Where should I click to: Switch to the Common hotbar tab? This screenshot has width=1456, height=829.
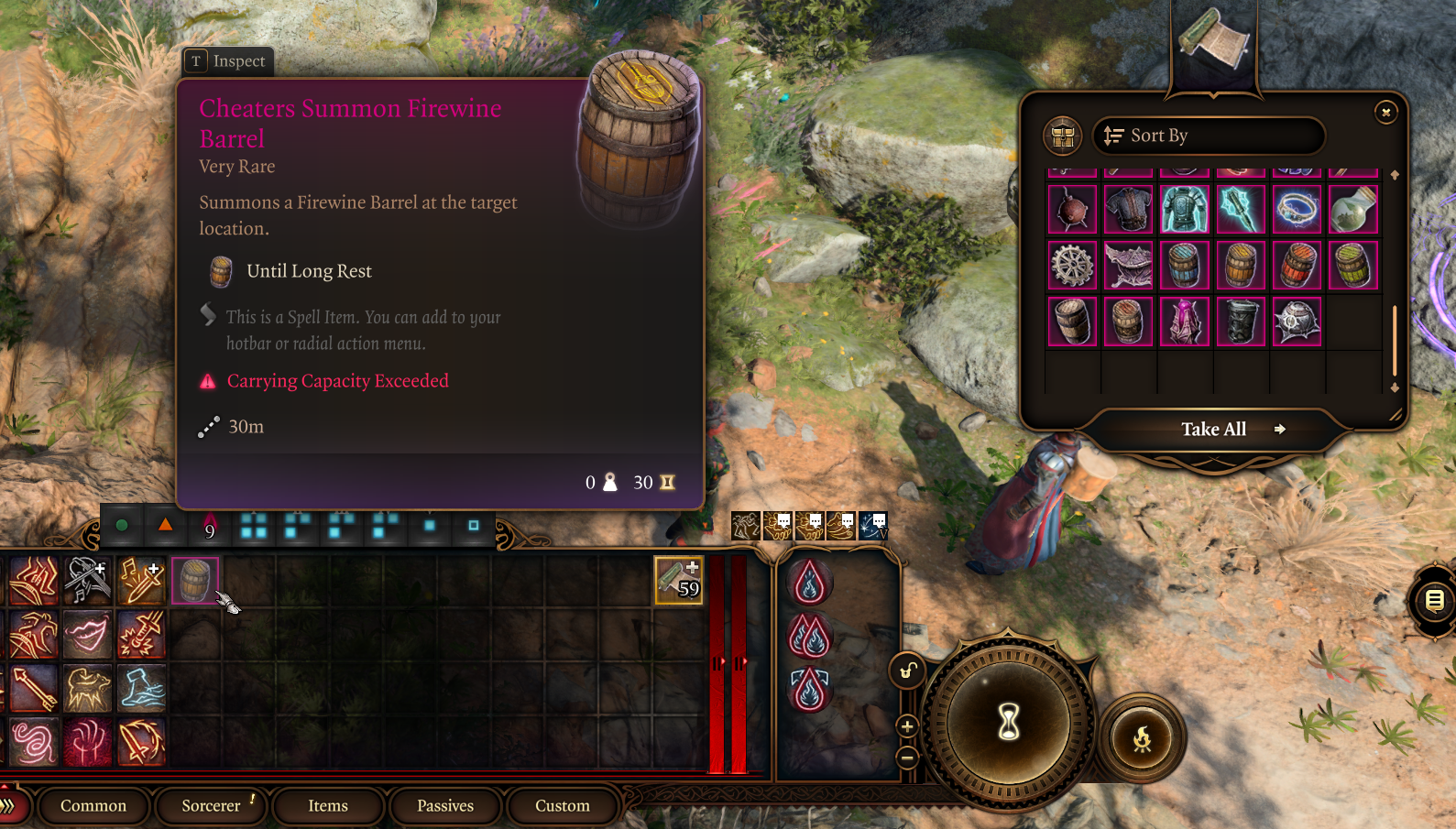[93, 805]
